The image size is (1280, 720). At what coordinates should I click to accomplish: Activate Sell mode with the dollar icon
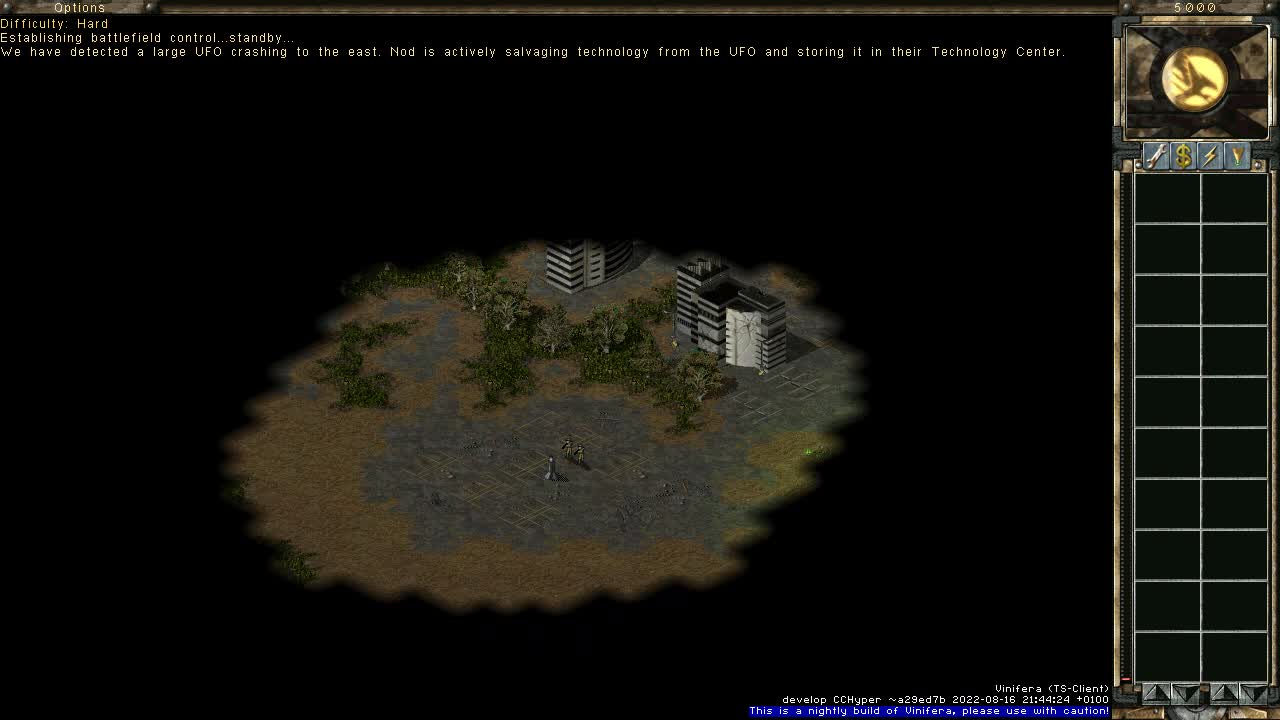[1182, 155]
